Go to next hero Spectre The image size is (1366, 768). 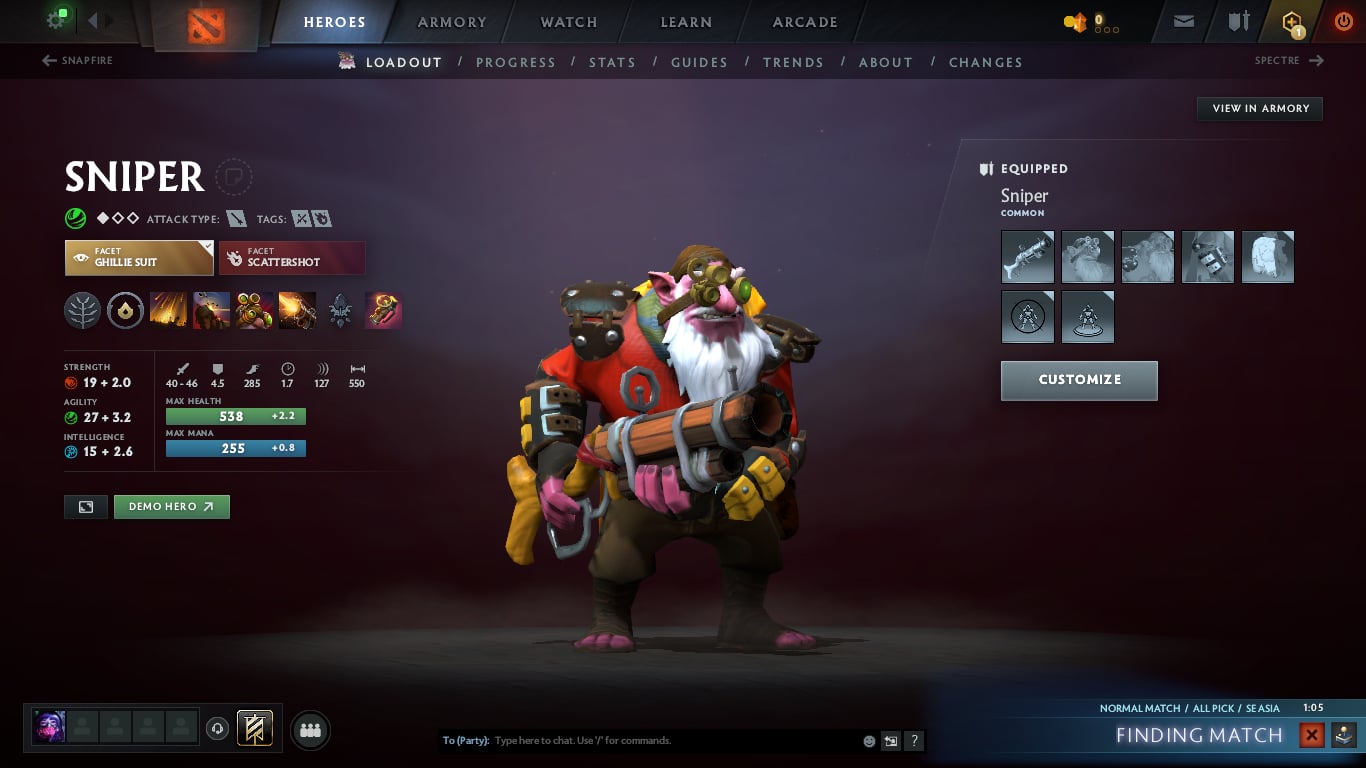tap(1289, 61)
